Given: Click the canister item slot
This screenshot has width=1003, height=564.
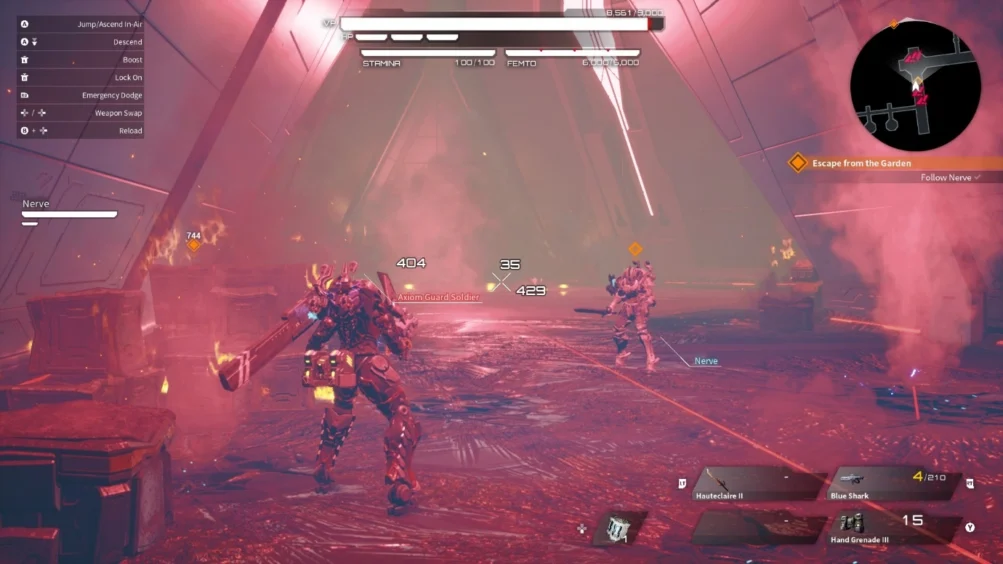Looking at the screenshot, I should coord(618,529).
